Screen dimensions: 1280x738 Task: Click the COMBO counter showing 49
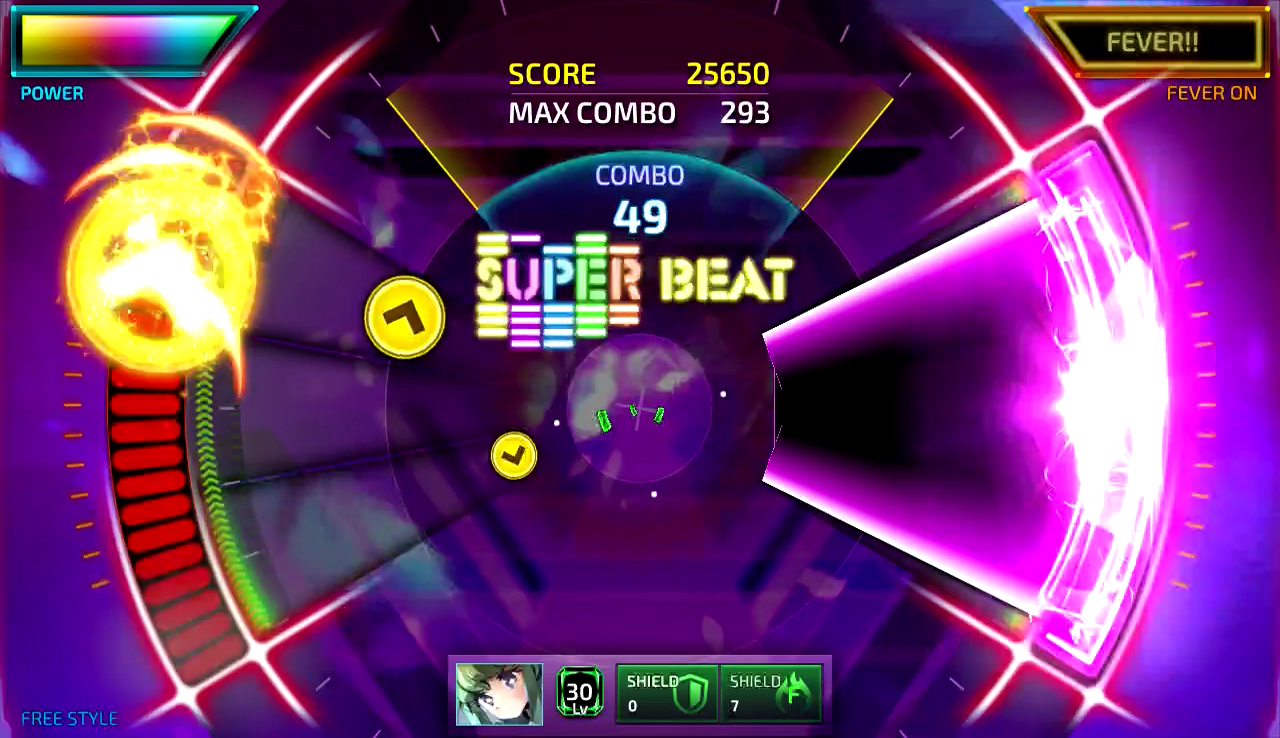(639, 213)
